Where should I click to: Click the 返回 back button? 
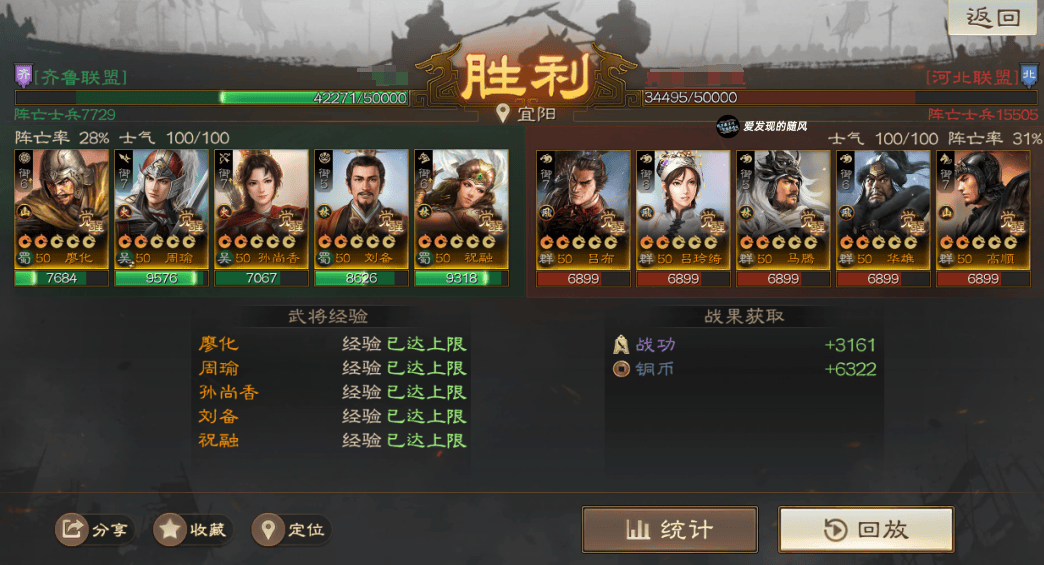coord(992,18)
